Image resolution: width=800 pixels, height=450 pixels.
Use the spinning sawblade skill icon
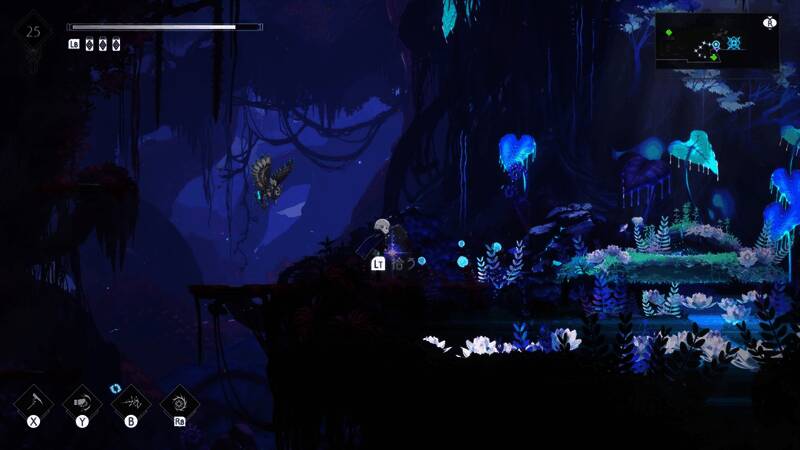(180, 403)
